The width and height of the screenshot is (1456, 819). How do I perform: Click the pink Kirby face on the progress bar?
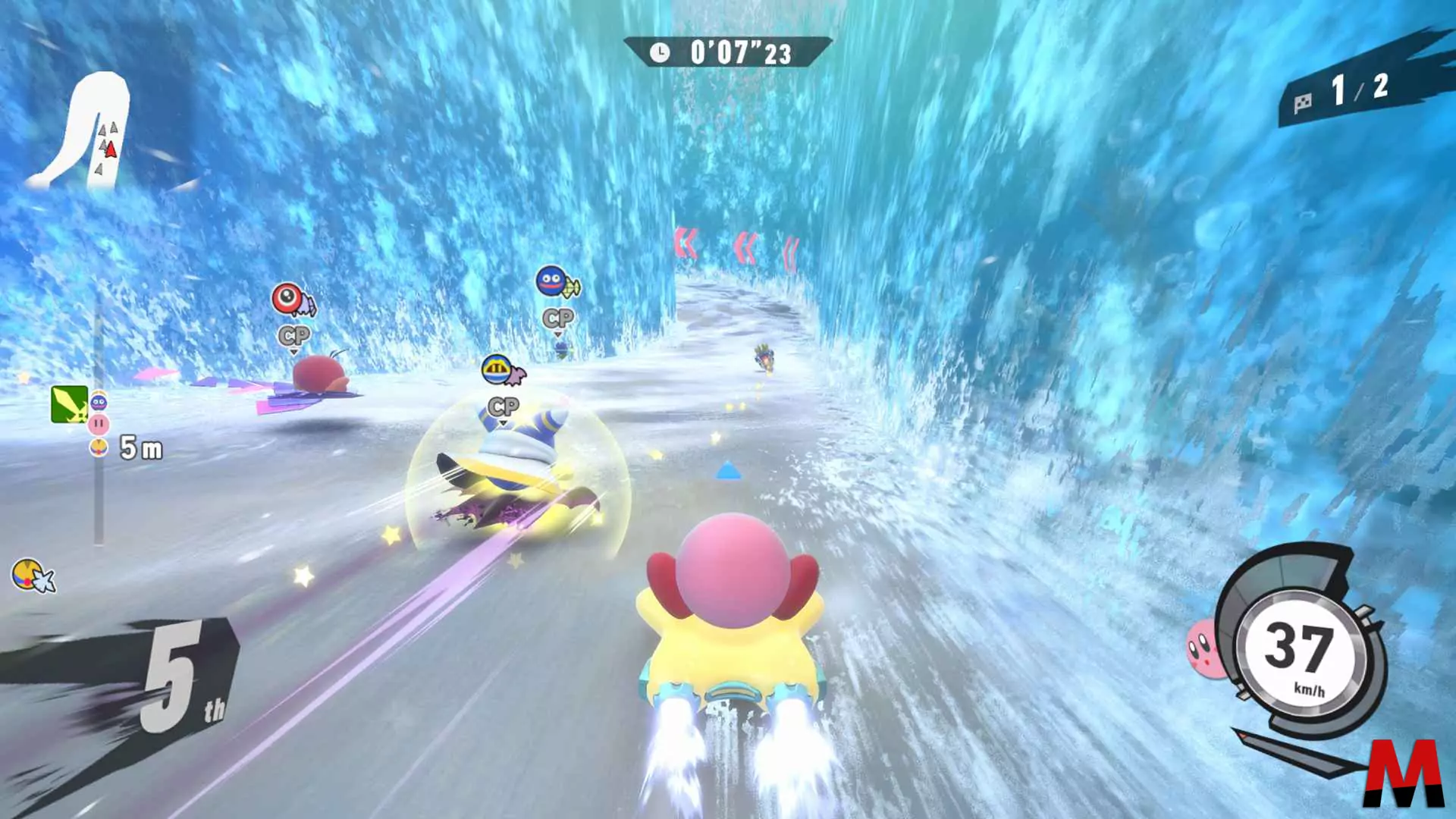tap(99, 424)
